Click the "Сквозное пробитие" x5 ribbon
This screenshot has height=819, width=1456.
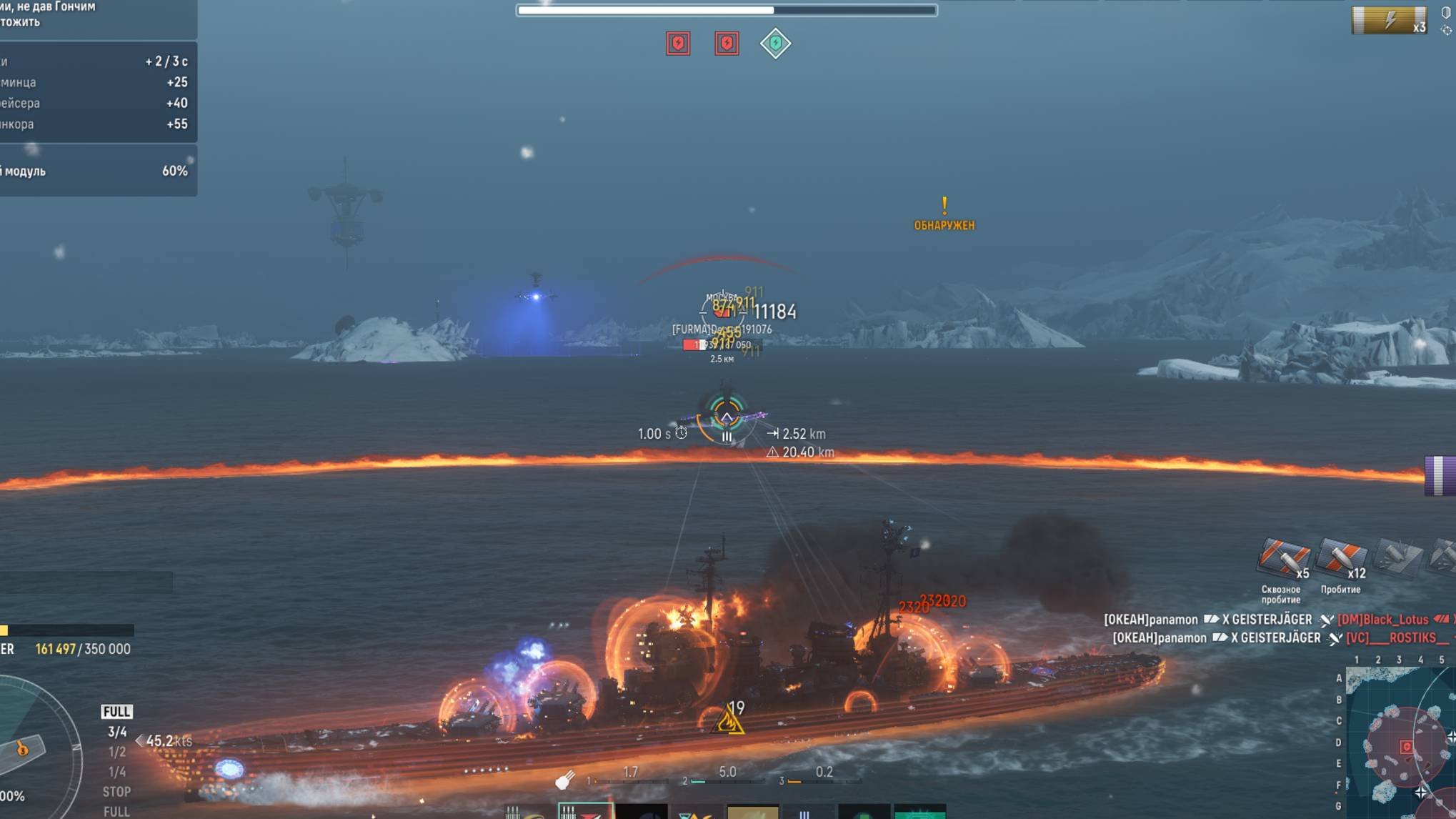(x=1283, y=559)
